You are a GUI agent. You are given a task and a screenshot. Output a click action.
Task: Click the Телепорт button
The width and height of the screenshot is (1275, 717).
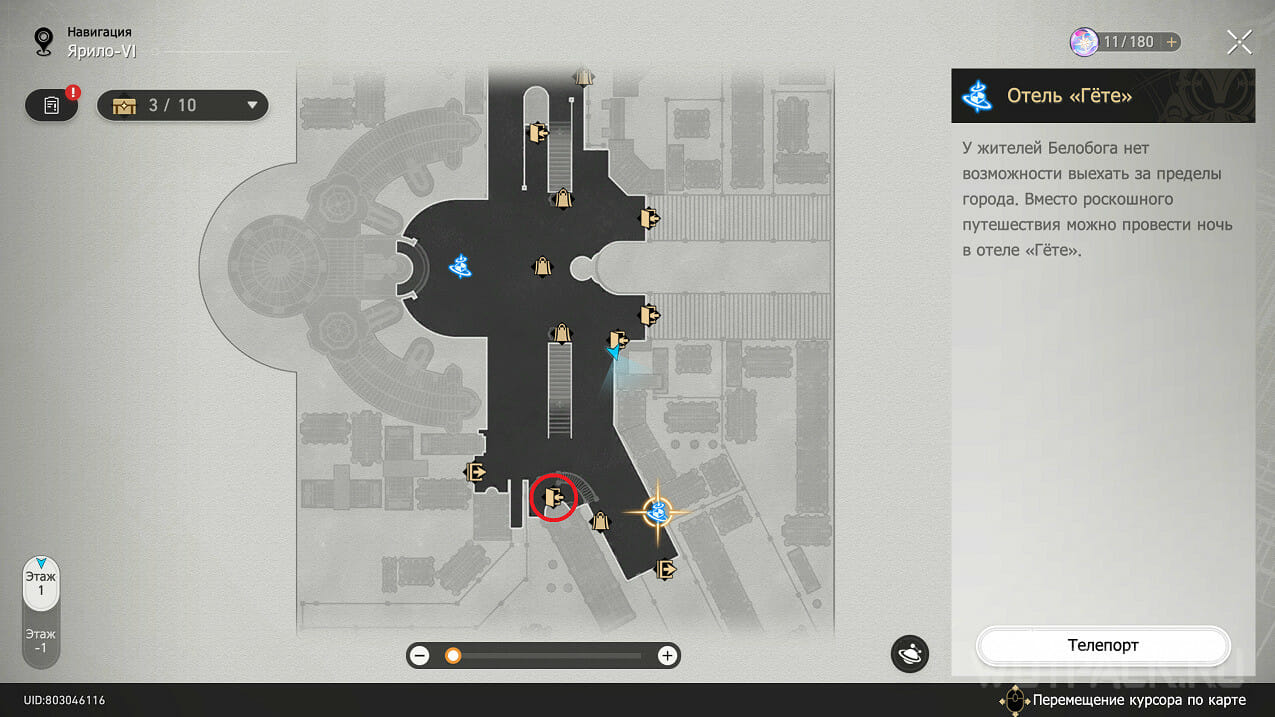(x=1102, y=646)
